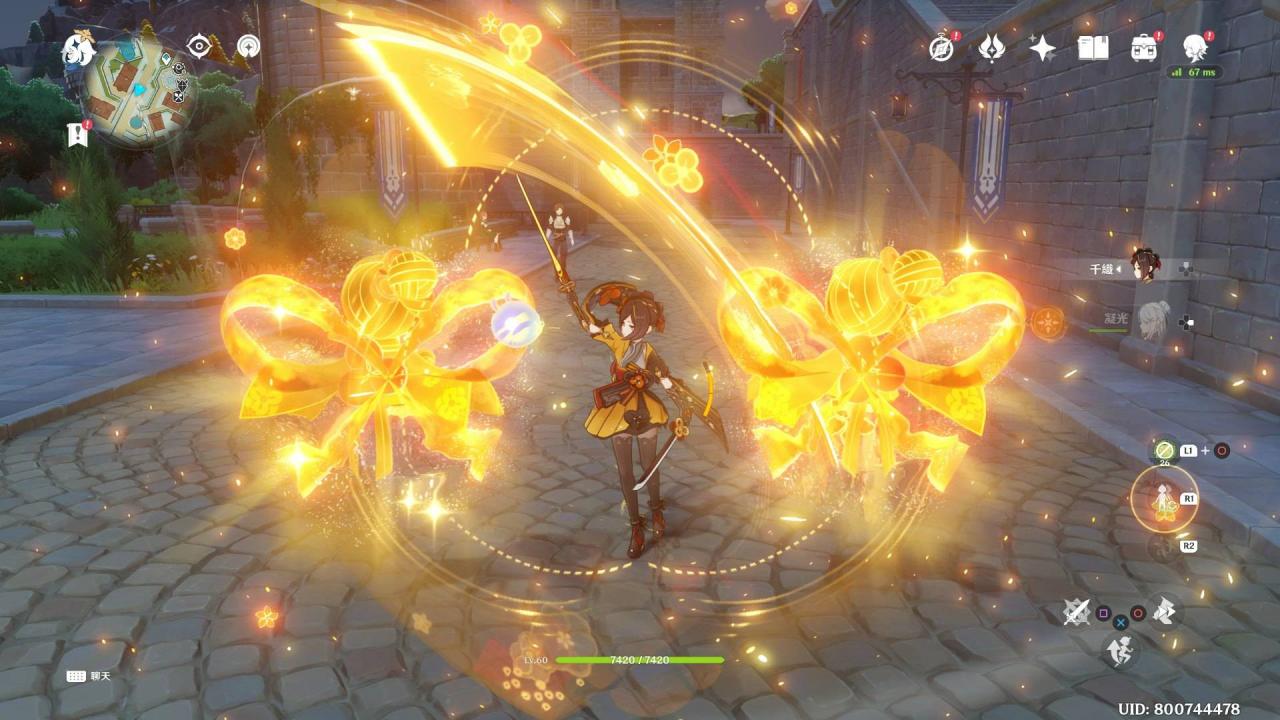Open the open-book tutorial icon

tap(1093, 47)
